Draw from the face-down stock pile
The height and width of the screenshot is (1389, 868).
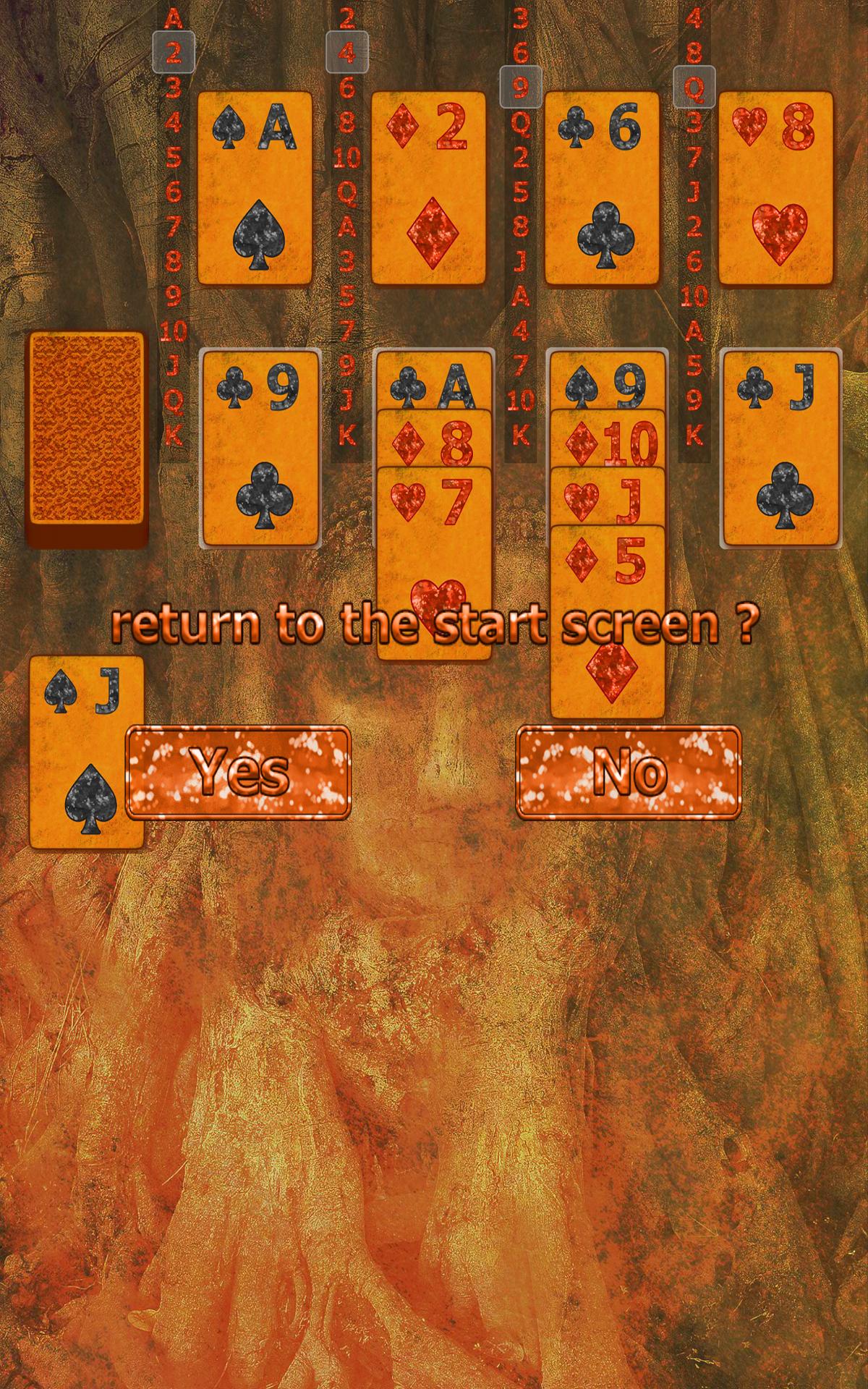[87, 438]
